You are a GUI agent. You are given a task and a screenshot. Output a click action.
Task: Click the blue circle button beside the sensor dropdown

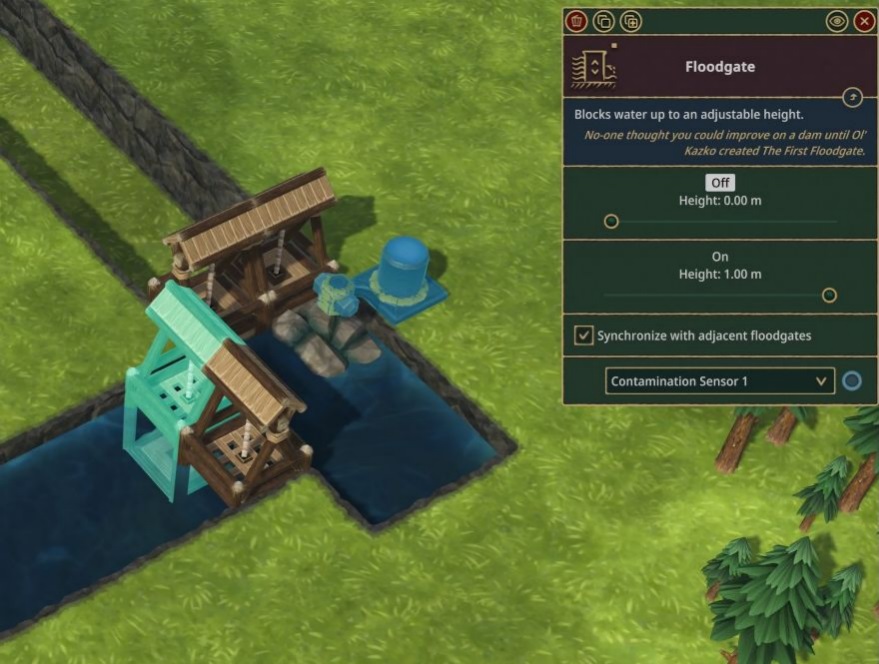[x=851, y=381]
